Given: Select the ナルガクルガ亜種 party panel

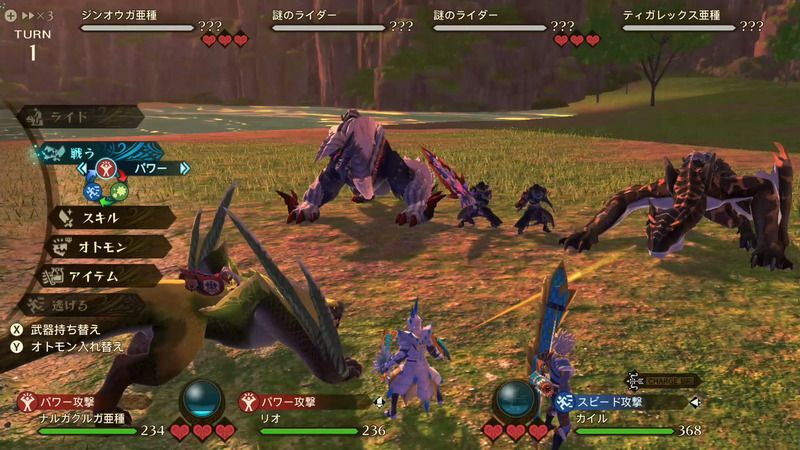Looking at the screenshot, I should pos(90,416).
